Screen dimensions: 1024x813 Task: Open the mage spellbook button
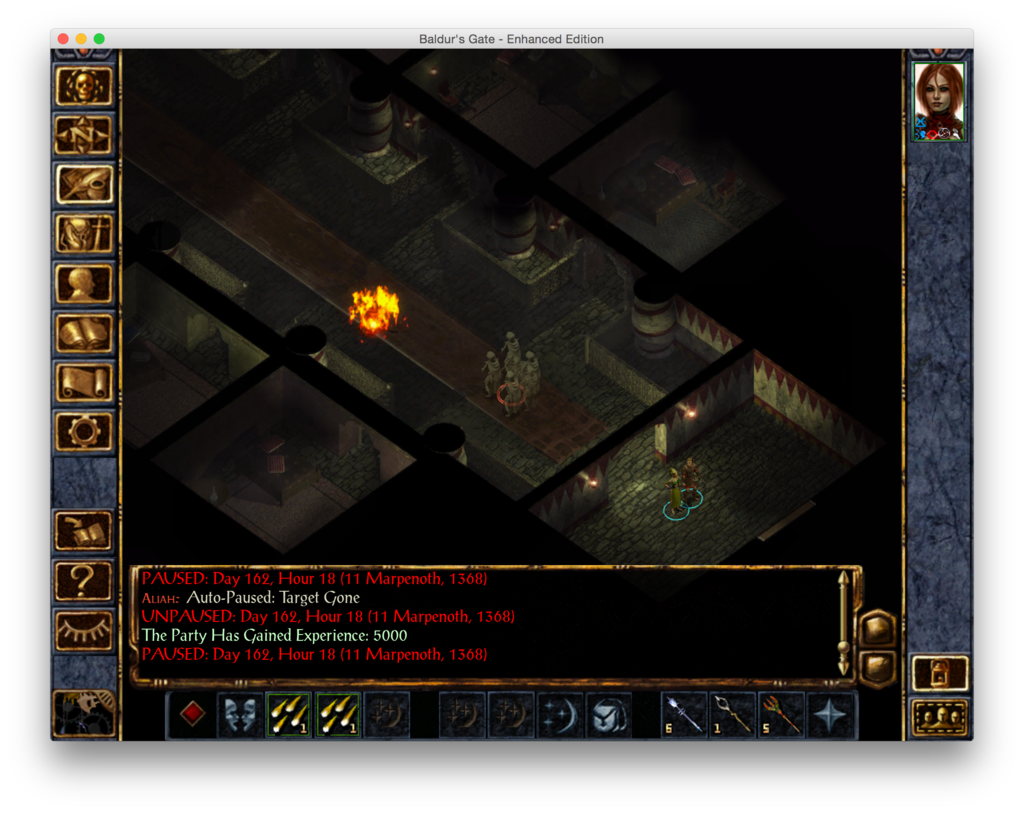point(84,332)
